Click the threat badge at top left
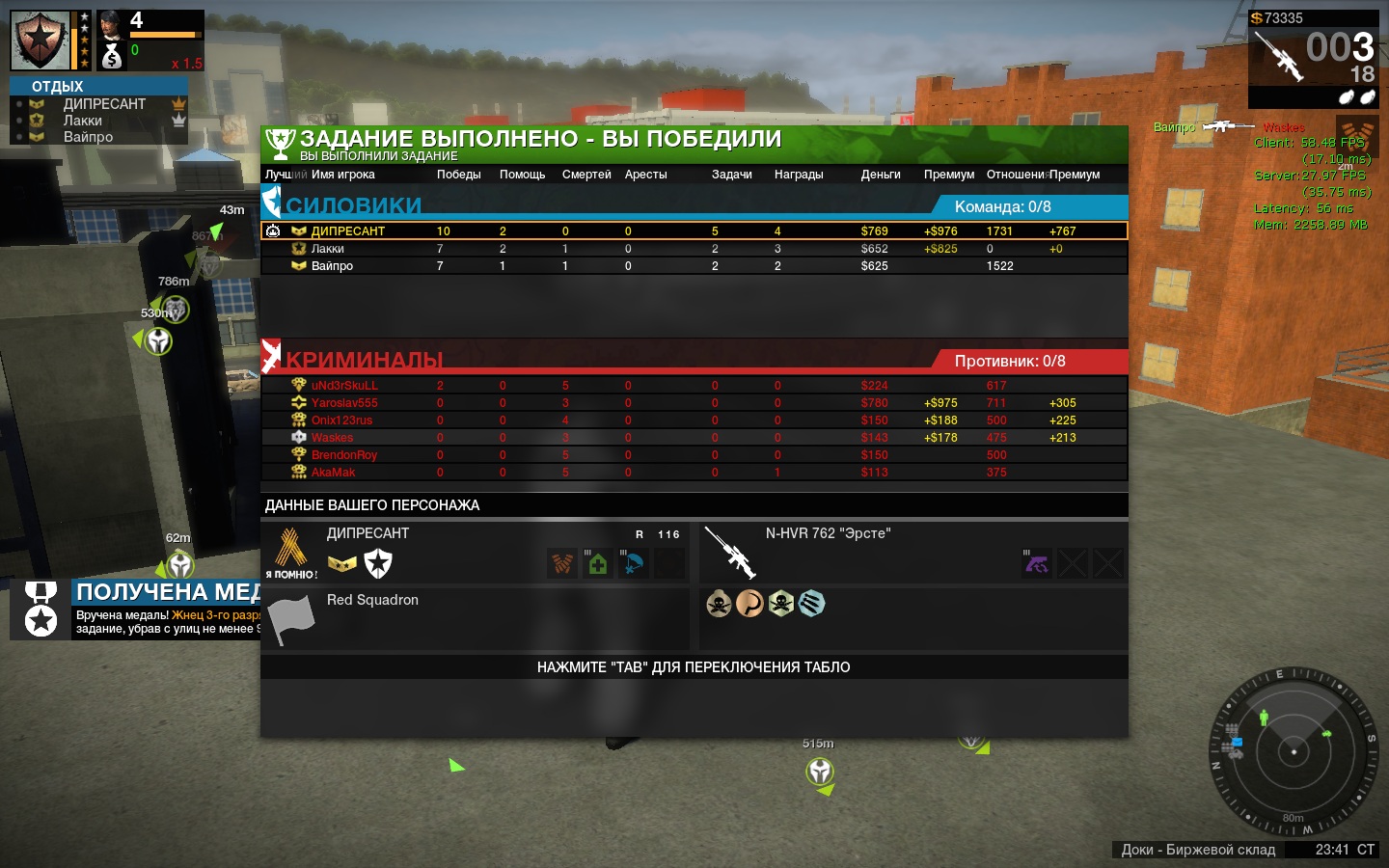Viewport: 1389px width, 868px height. 40,41
